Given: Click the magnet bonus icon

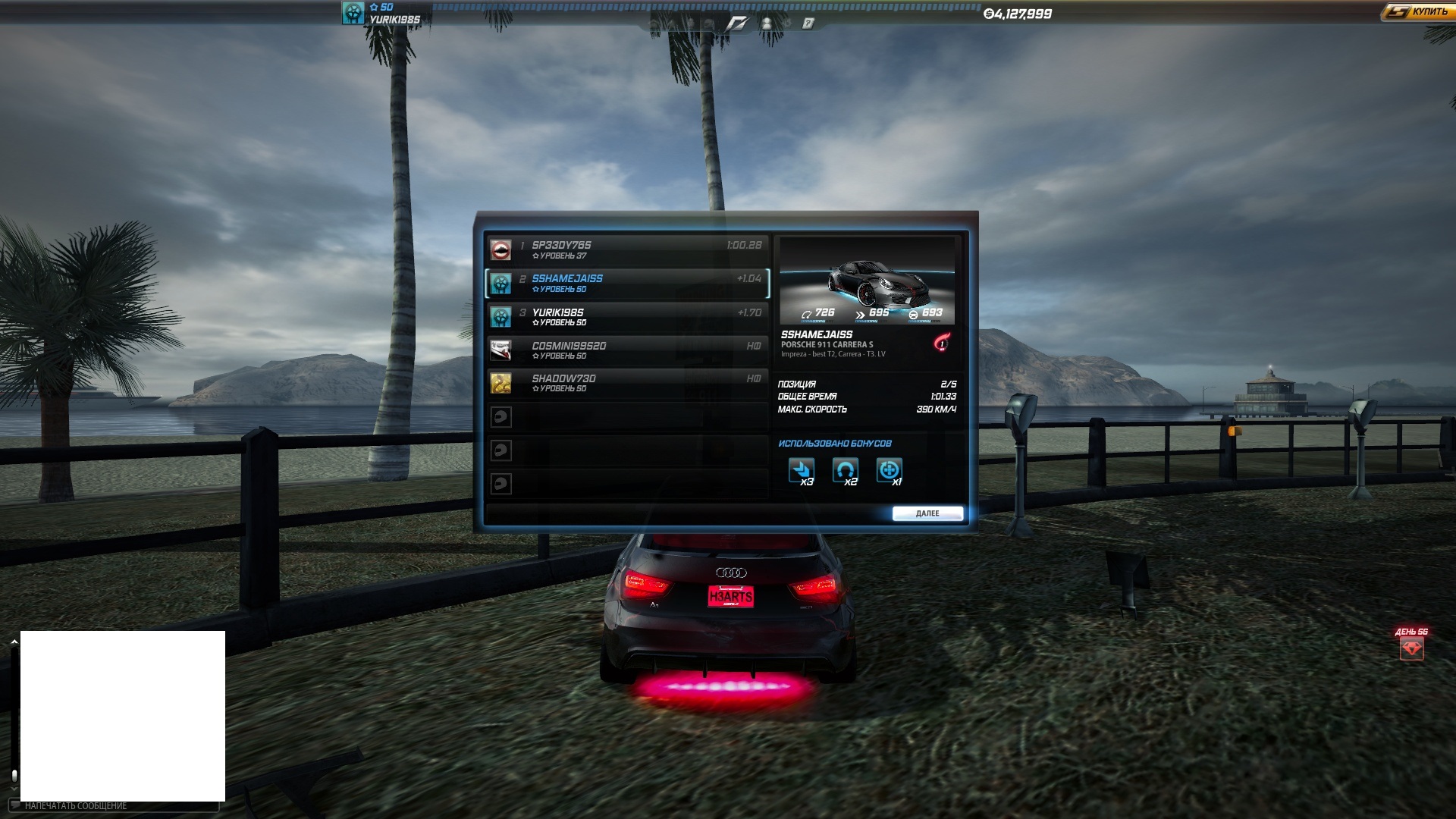Looking at the screenshot, I should tap(845, 470).
